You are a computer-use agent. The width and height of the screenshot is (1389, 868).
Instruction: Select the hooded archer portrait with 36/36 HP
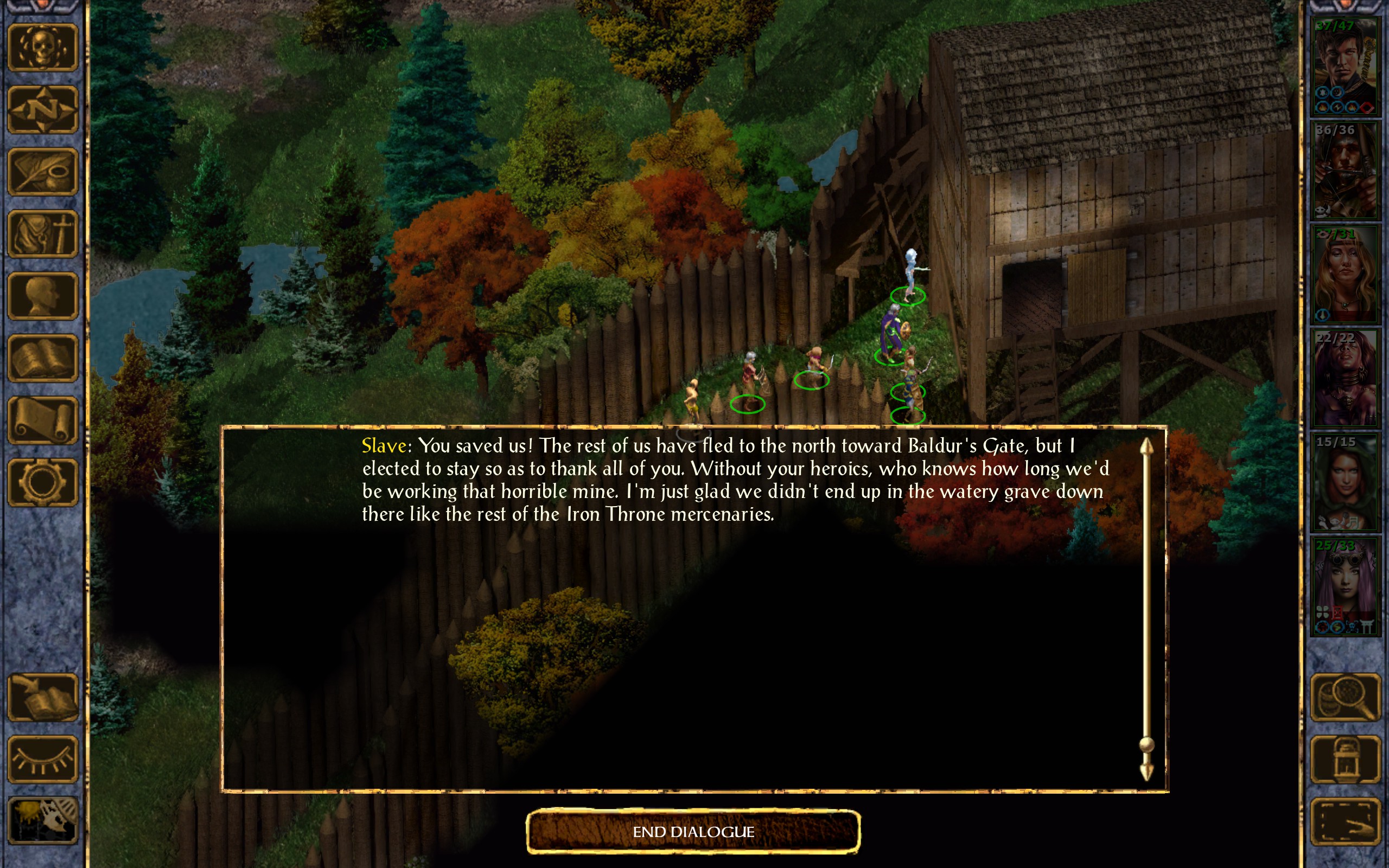pyautogui.click(x=1345, y=171)
